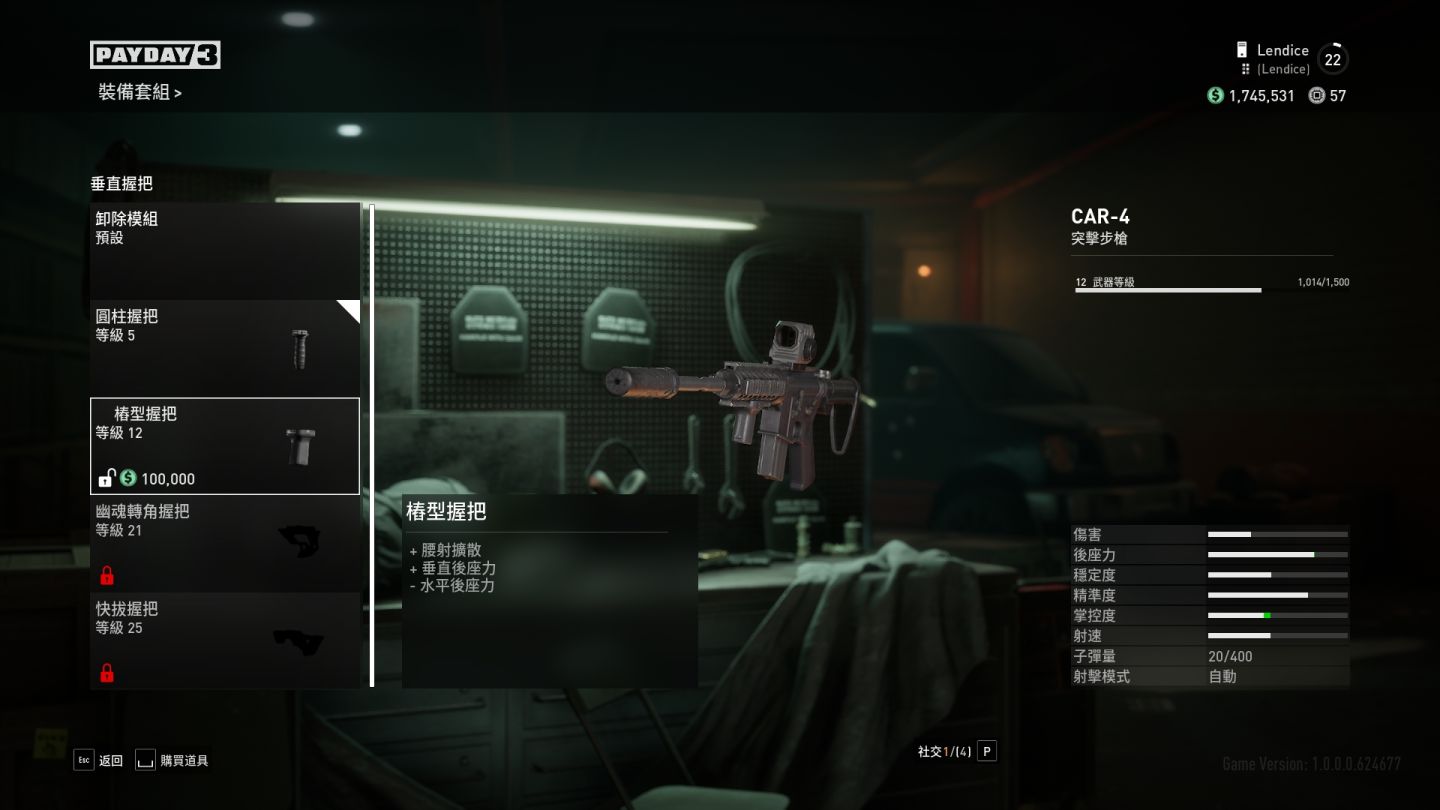Open the Lendice player profile
1440x810 pixels.
1281,58
